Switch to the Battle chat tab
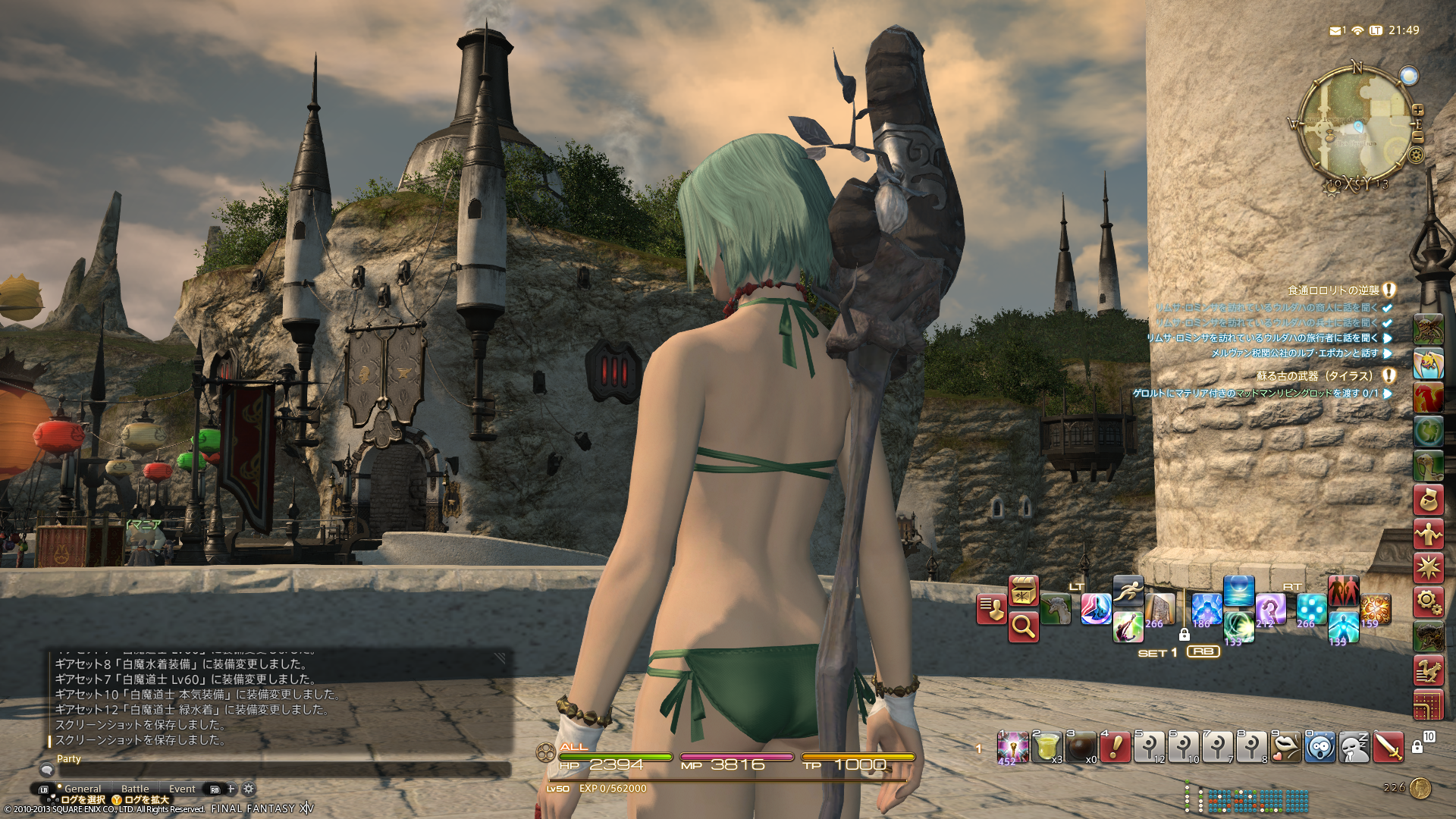 tap(135, 789)
